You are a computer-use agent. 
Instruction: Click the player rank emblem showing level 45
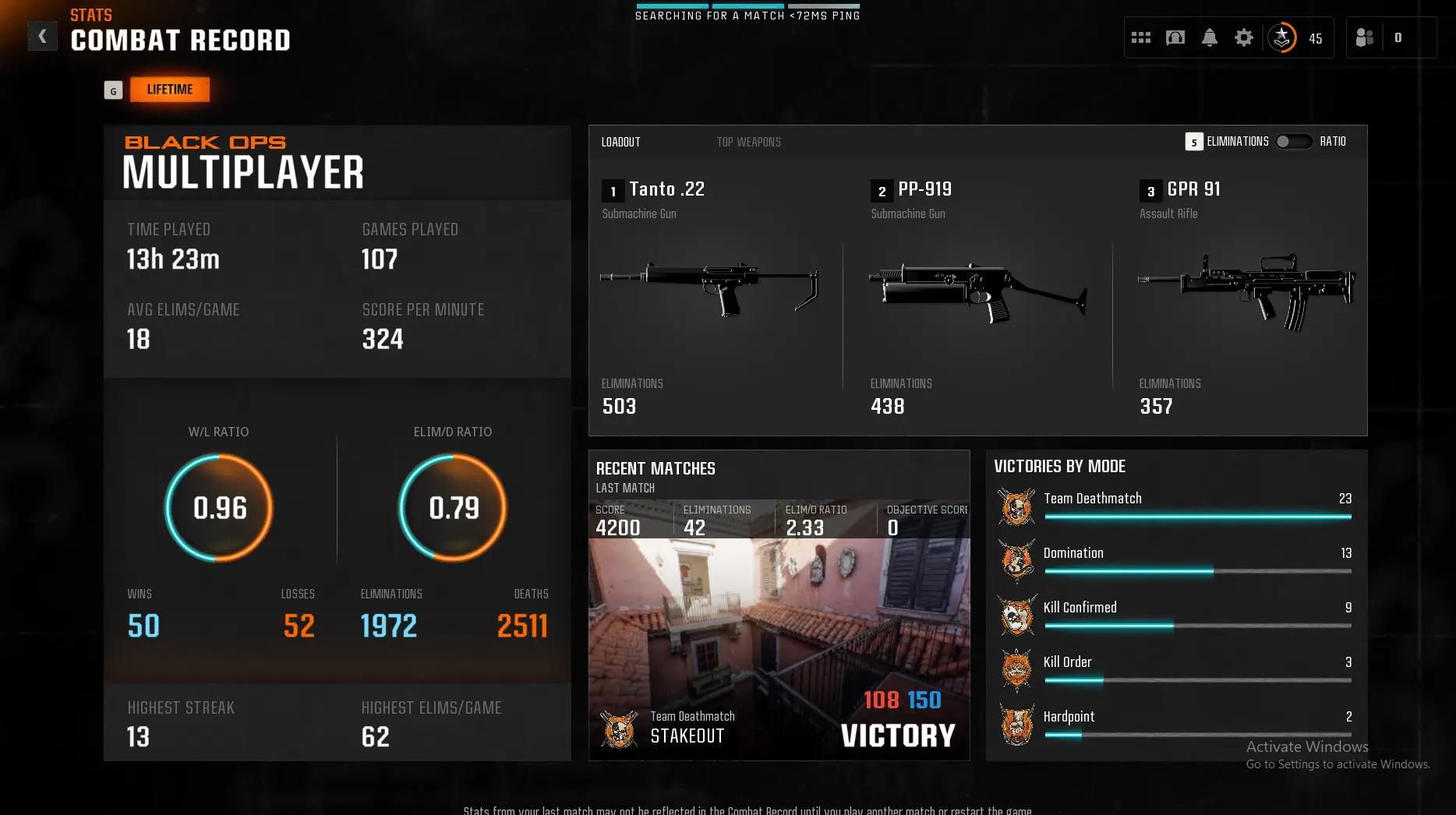point(1282,37)
